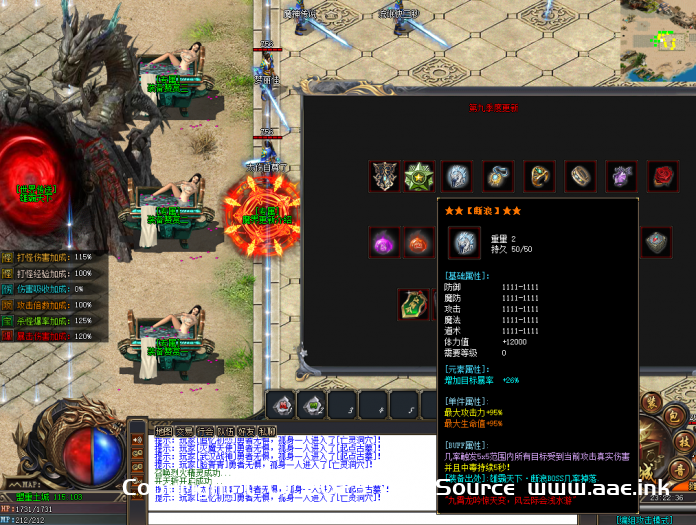The image size is (696, 525).
Task: Open the 地图 (map) chat tab
Action: click(163, 431)
